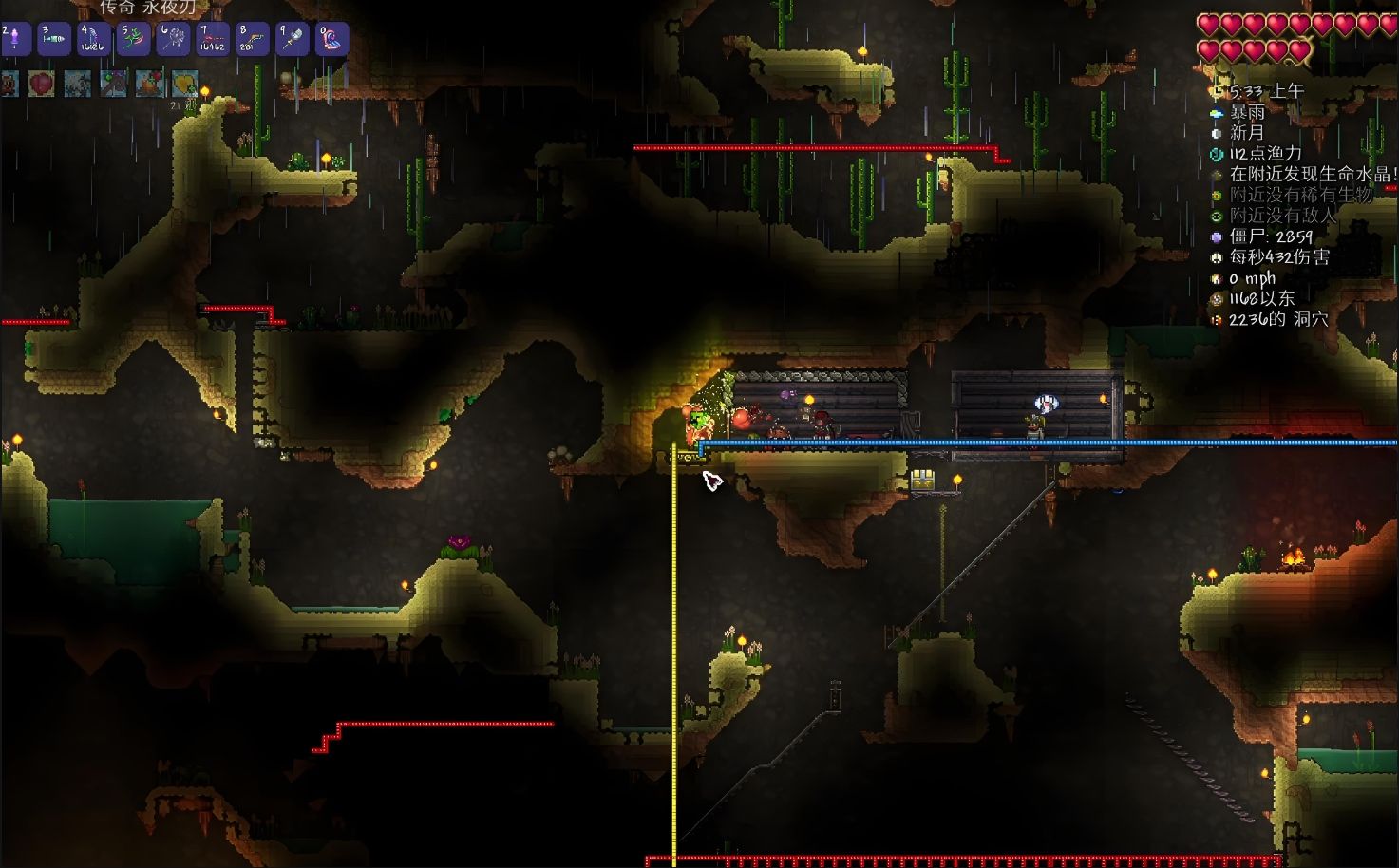The height and width of the screenshot is (868, 1399).
Task: Click the red heart buff icon
Action: point(42,84)
